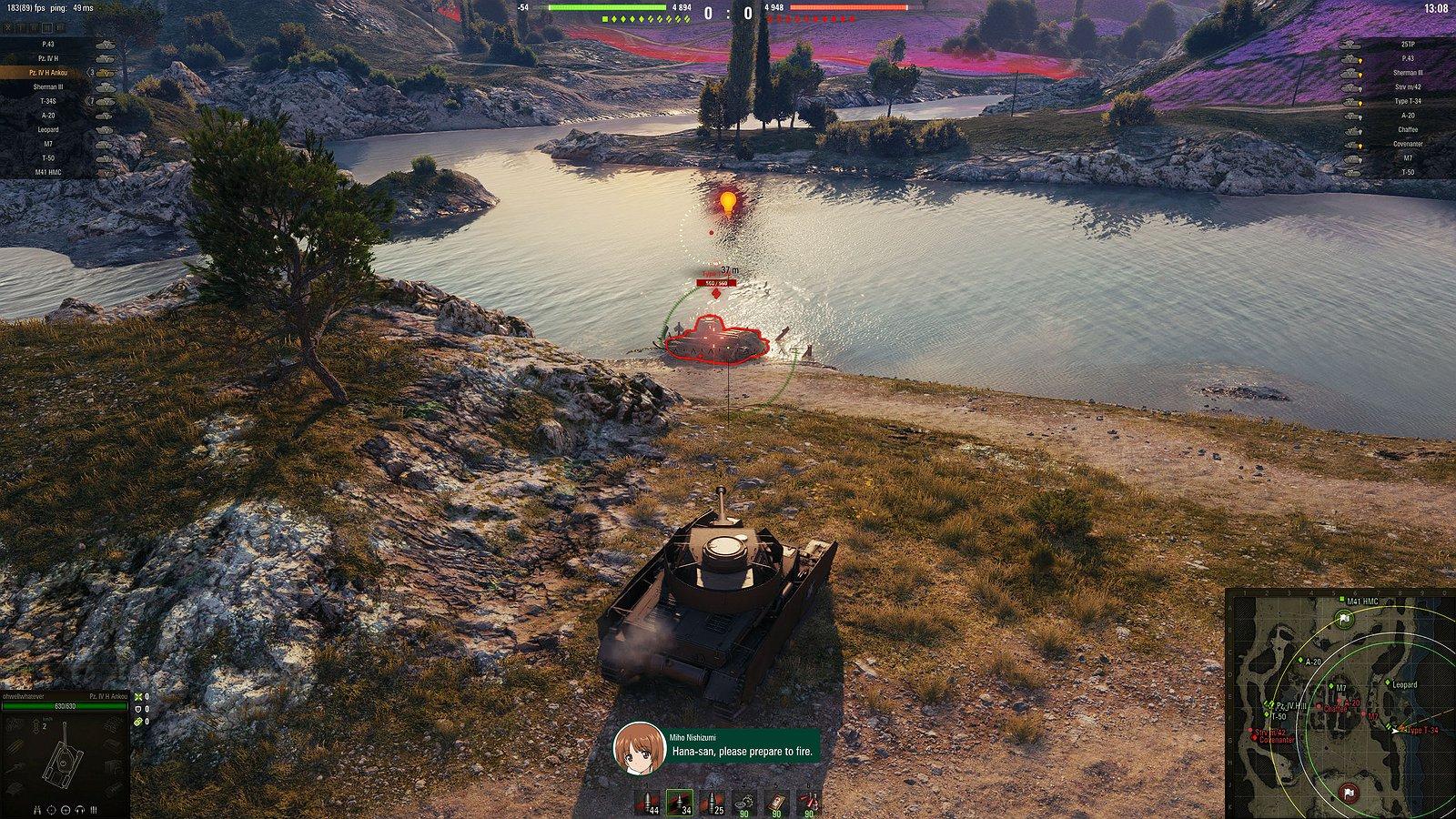The height and width of the screenshot is (819, 1456).
Task: Use the repair kit consumable
Action: point(746,803)
